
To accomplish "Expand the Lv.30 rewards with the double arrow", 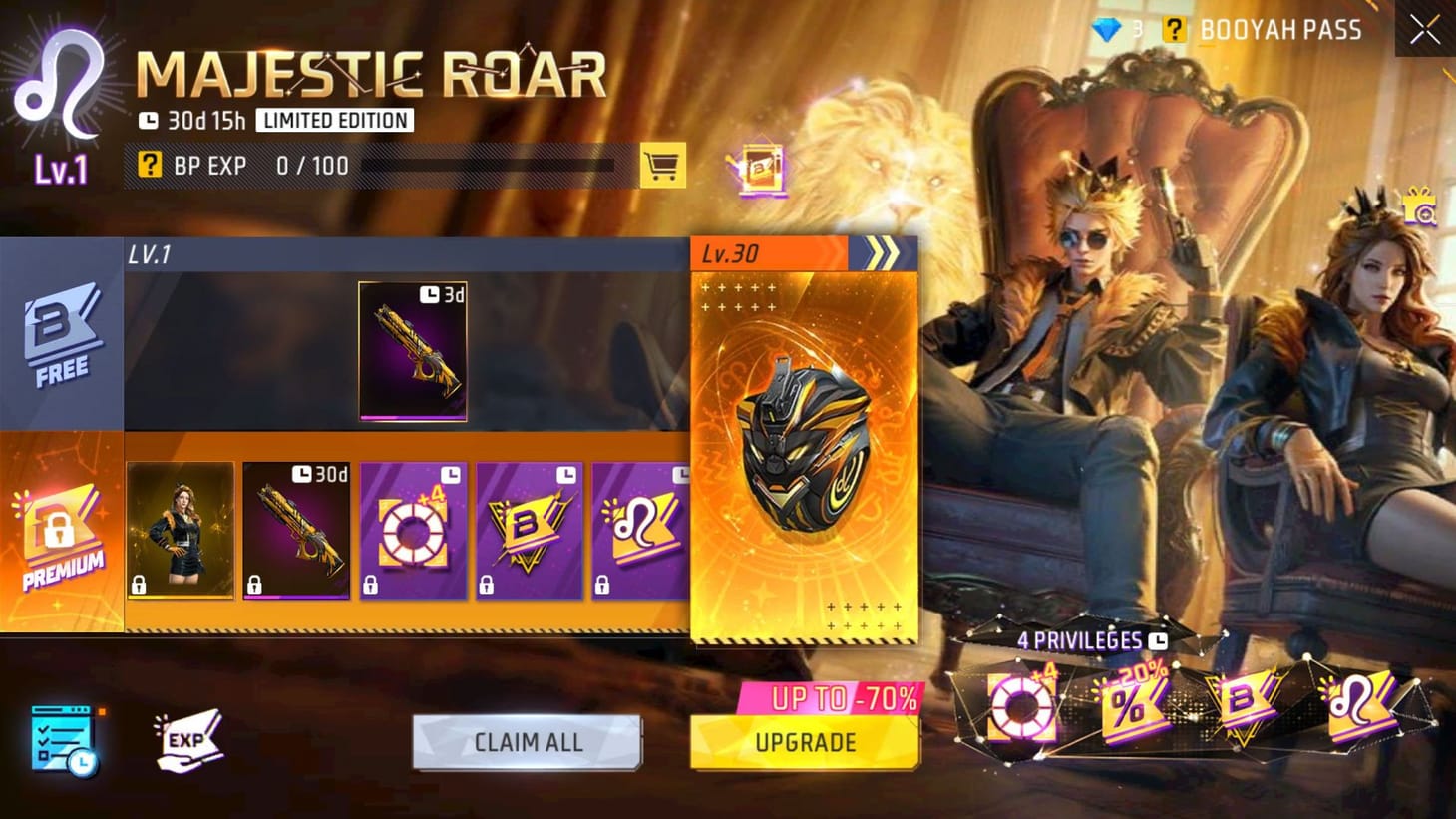I will point(884,251).
